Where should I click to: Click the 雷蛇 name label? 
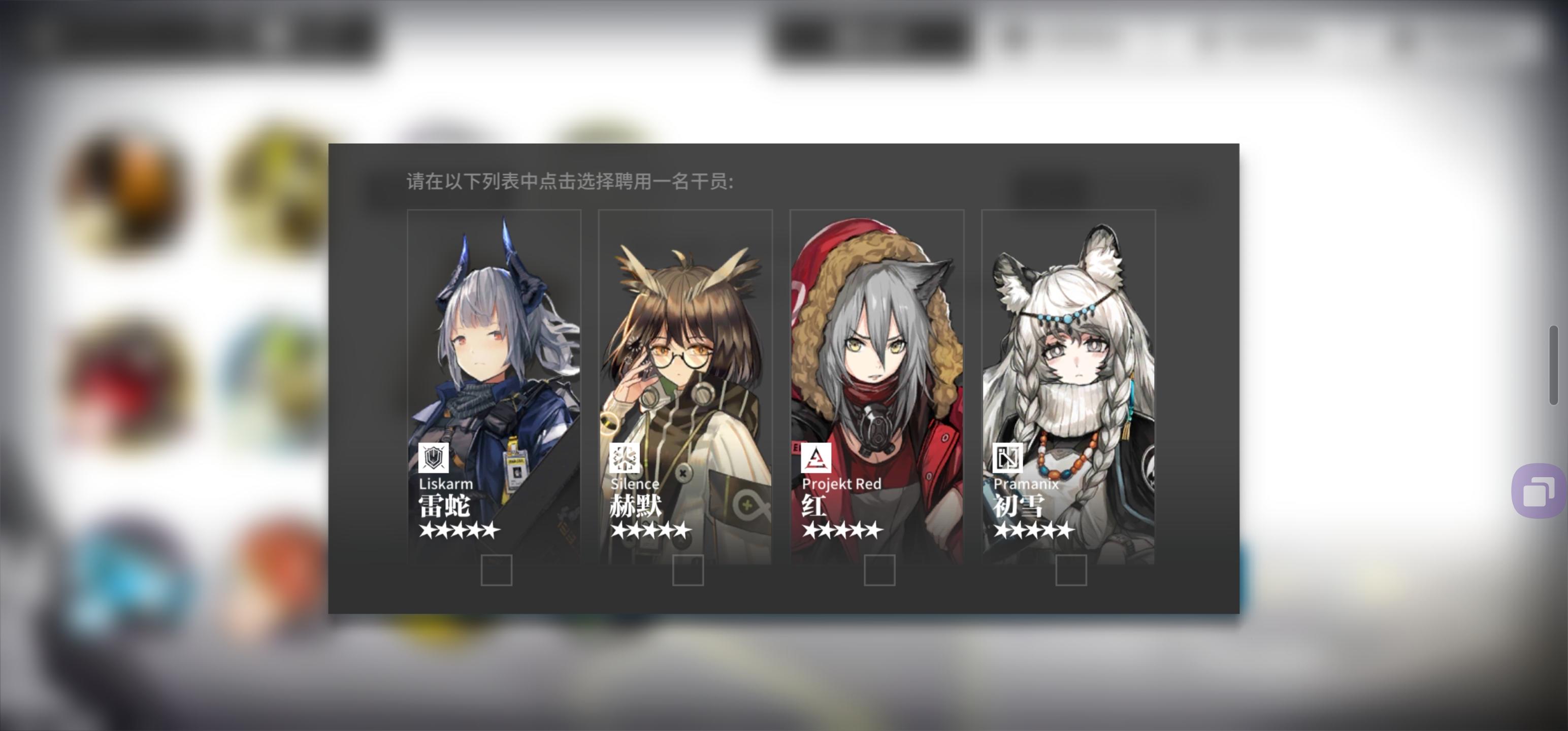444,507
